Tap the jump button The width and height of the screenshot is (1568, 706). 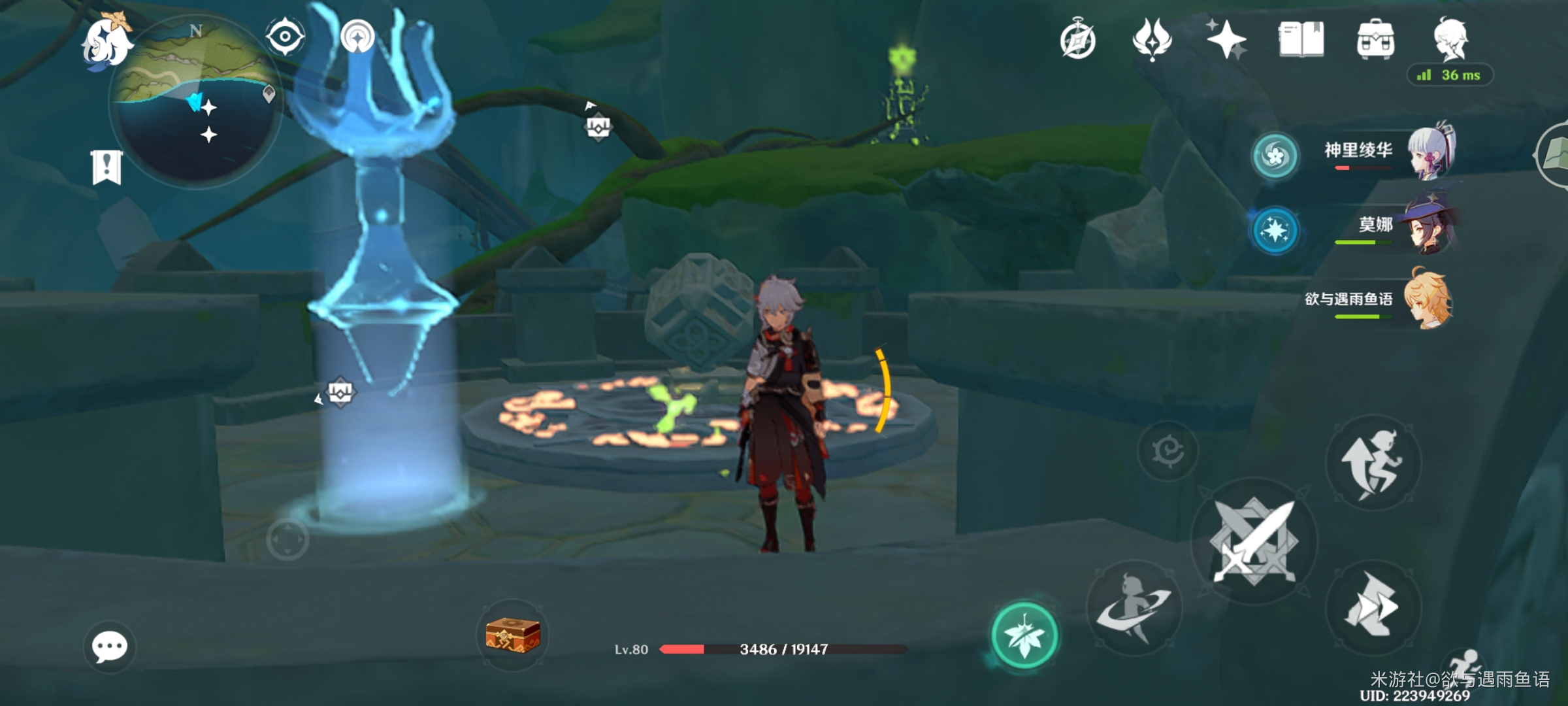(x=1373, y=463)
